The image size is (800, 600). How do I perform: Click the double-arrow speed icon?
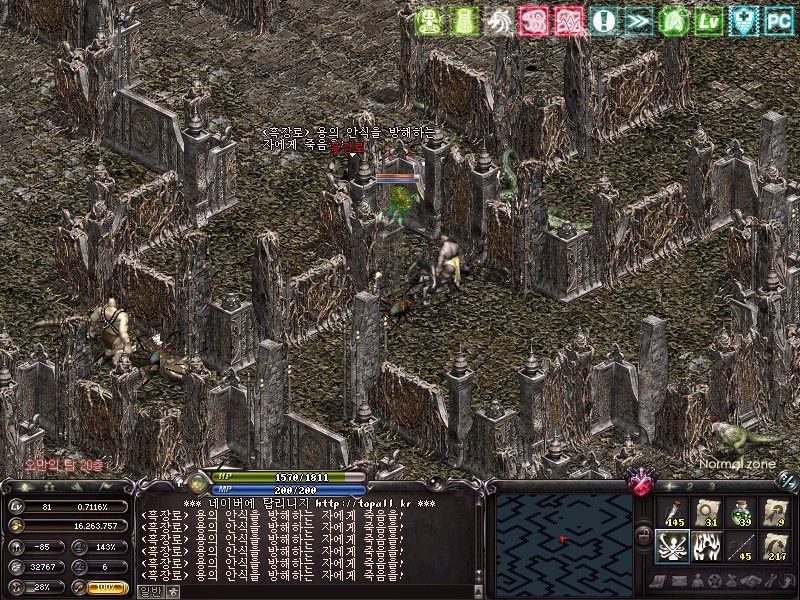tap(638, 20)
